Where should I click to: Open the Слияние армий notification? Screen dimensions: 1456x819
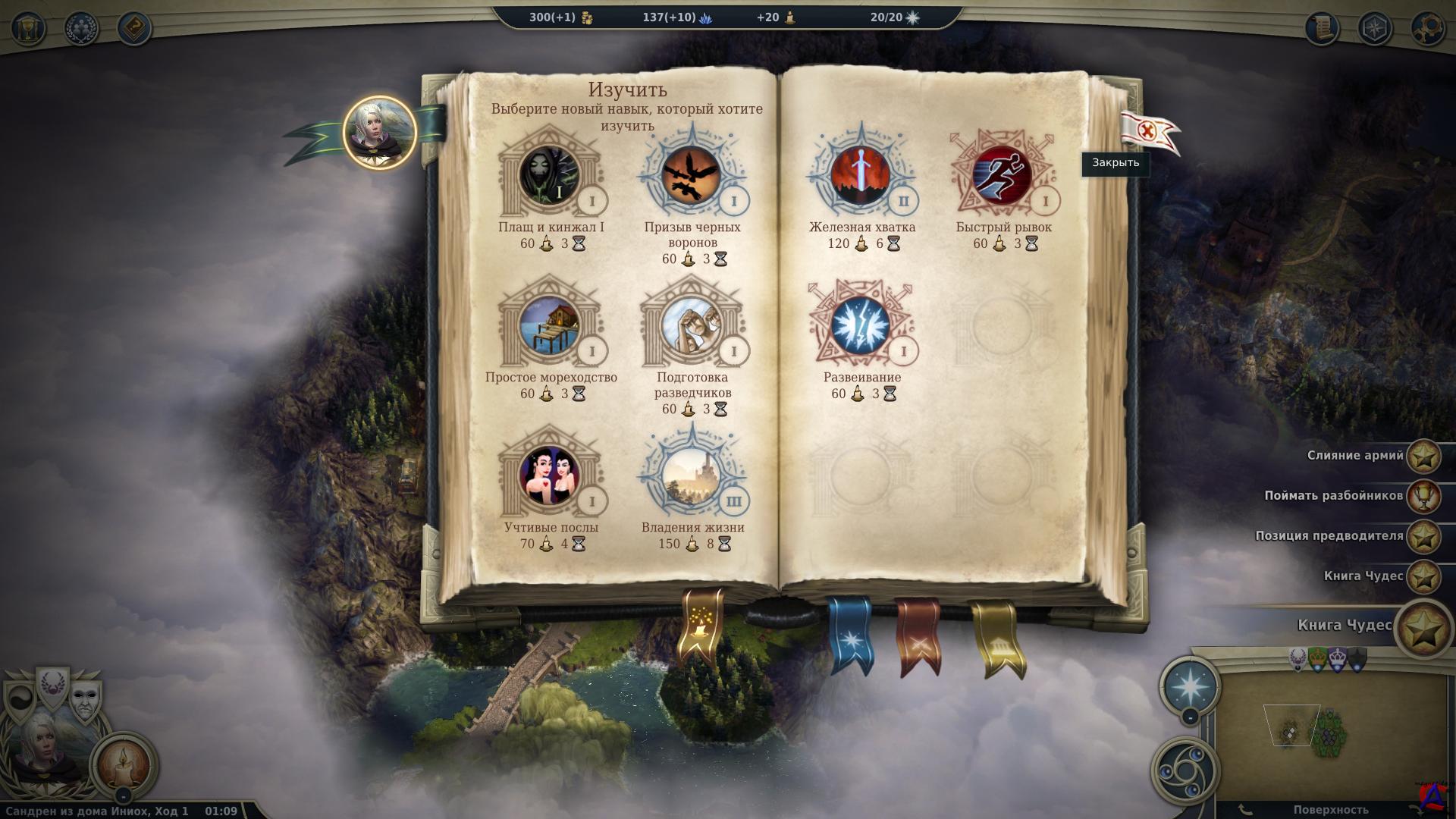coord(1423,457)
